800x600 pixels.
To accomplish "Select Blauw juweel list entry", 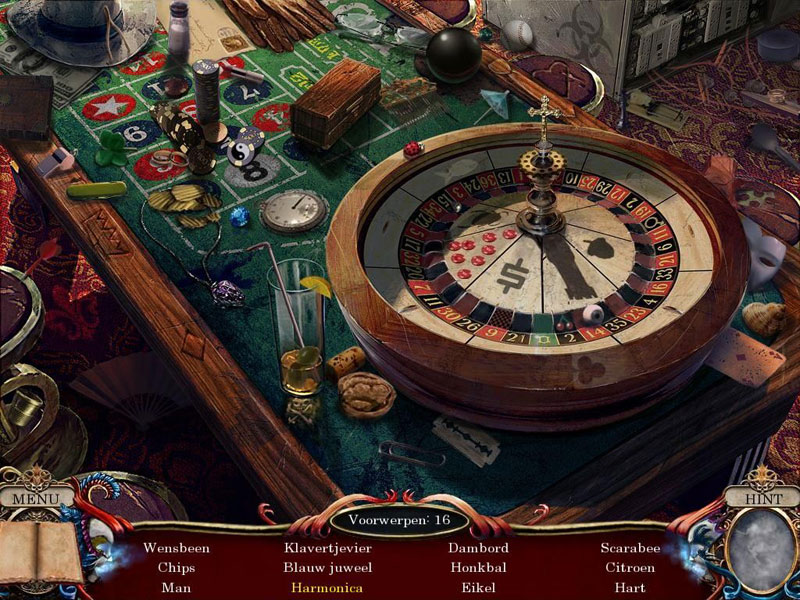I will tap(327, 568).
